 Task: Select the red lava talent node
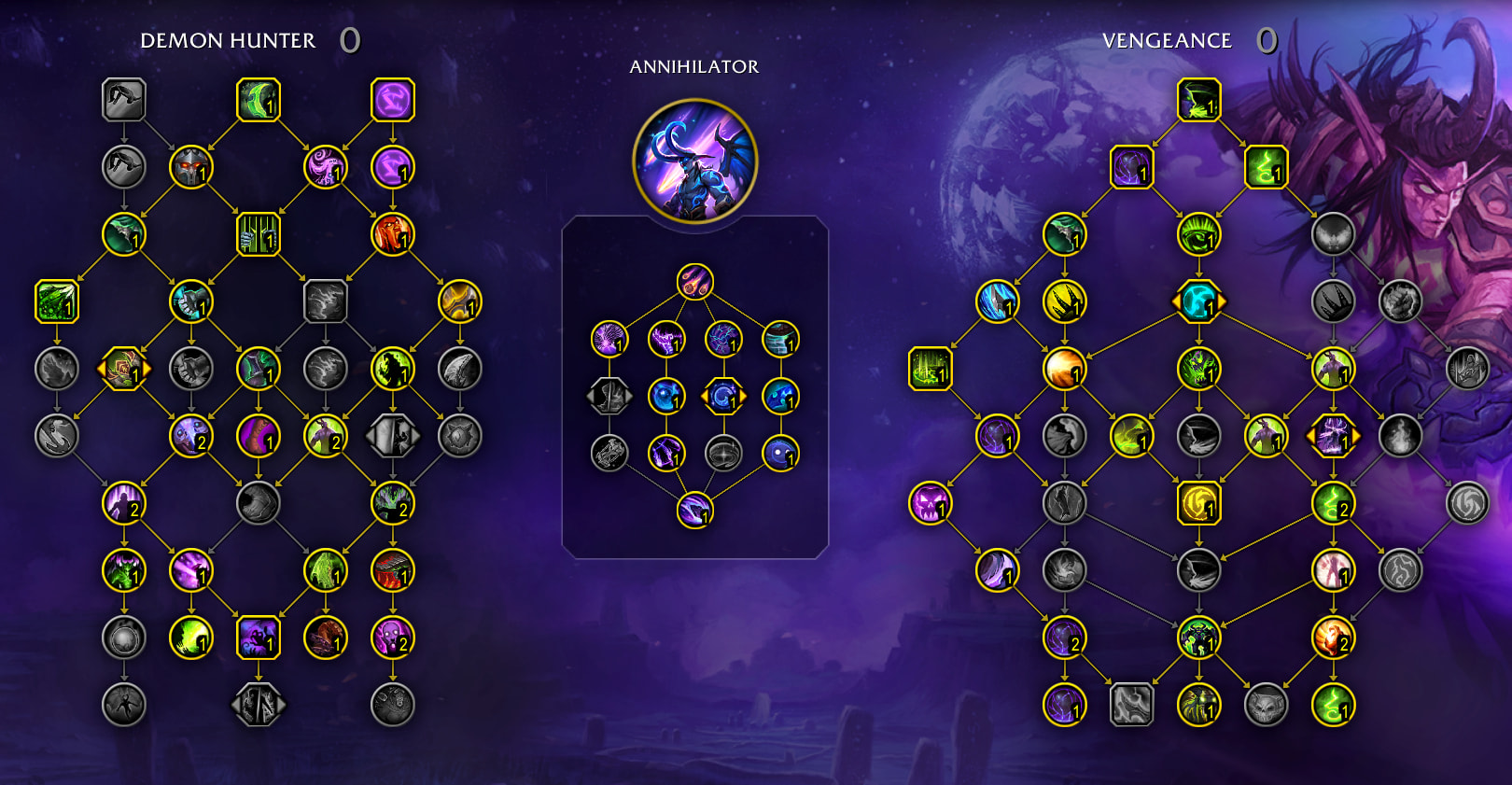(x=393, y=570)
